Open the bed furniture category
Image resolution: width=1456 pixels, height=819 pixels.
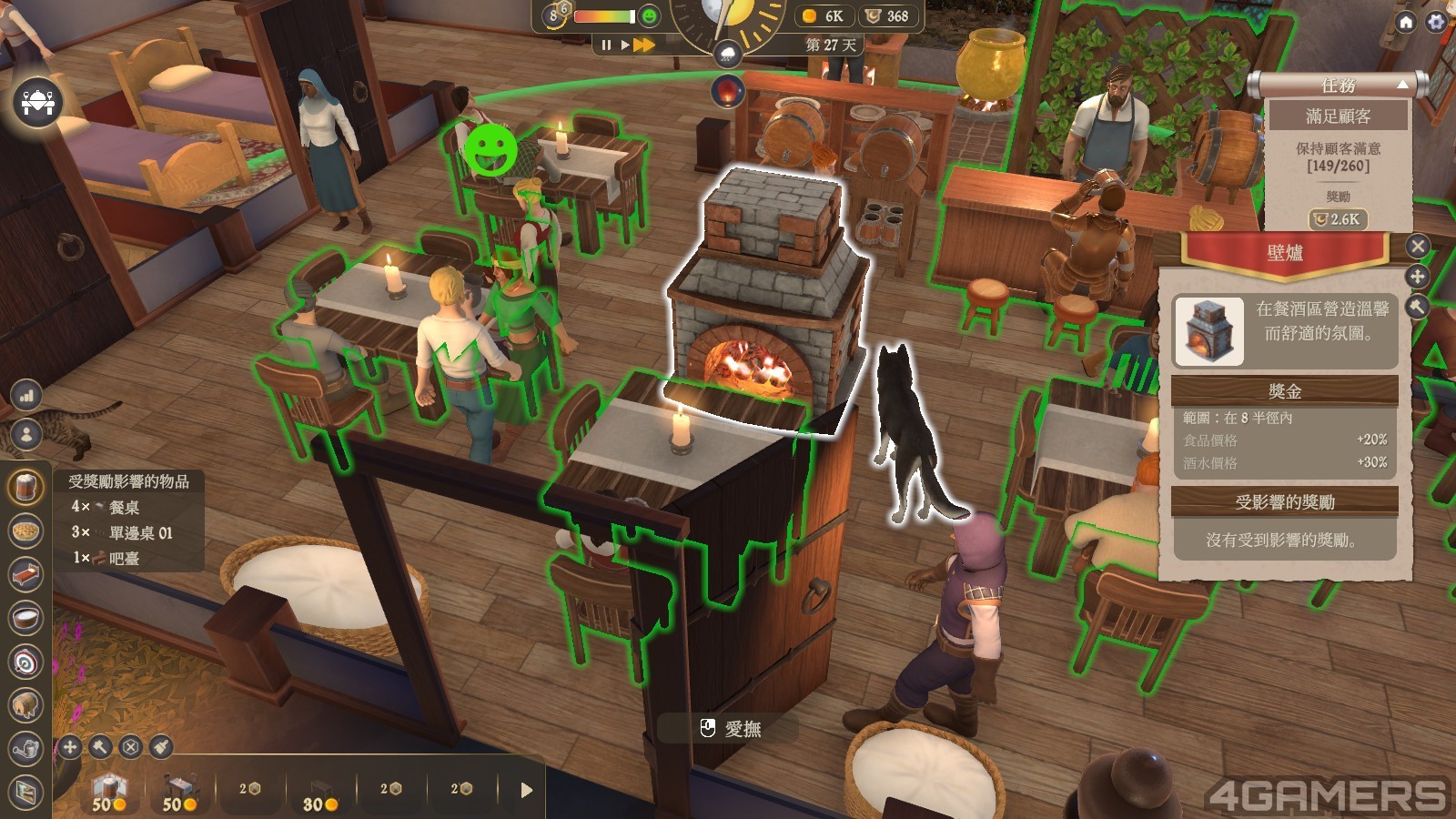click(25, 574)
